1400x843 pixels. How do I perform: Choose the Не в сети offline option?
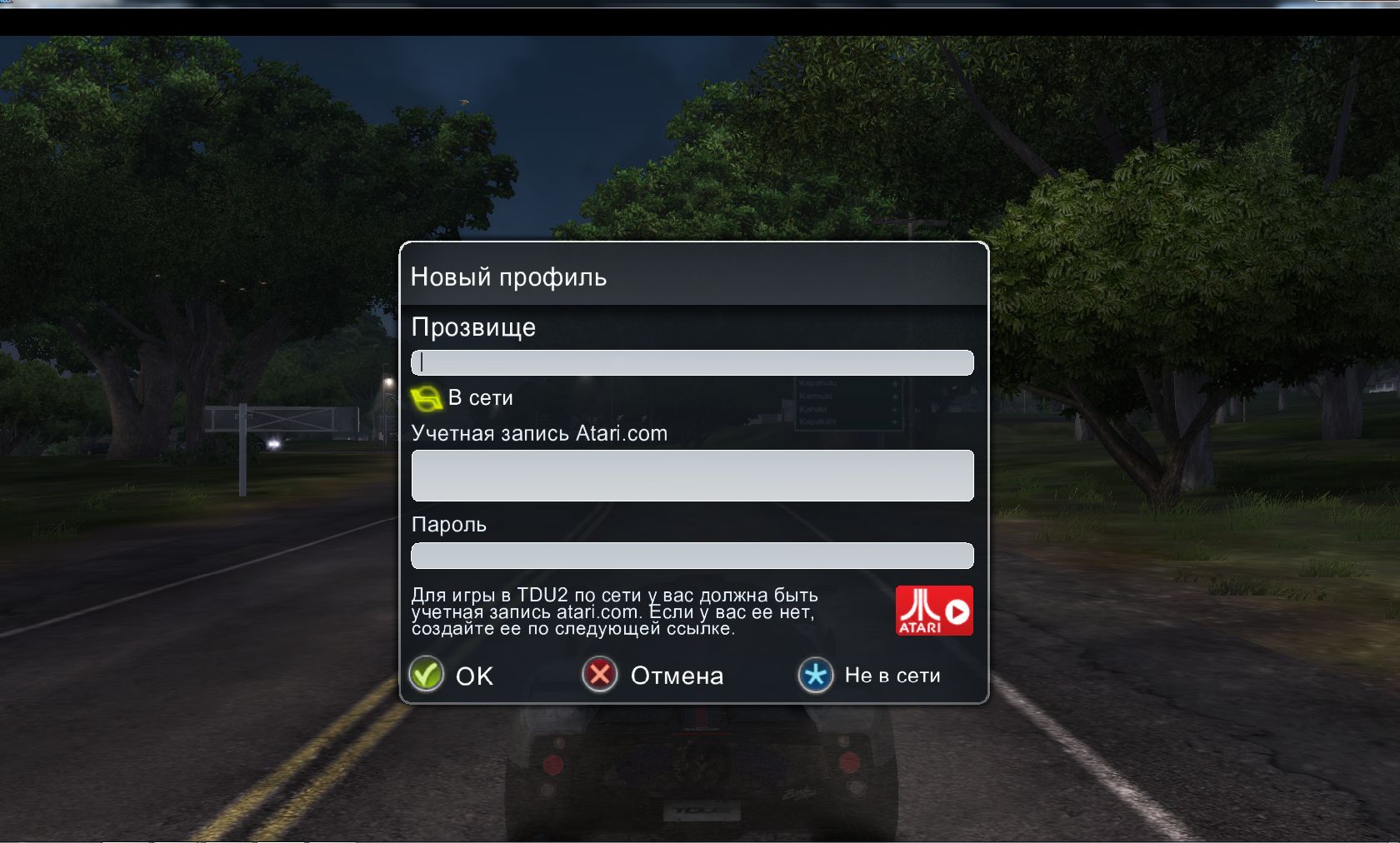pyautogui.click(x=869, y=675)
